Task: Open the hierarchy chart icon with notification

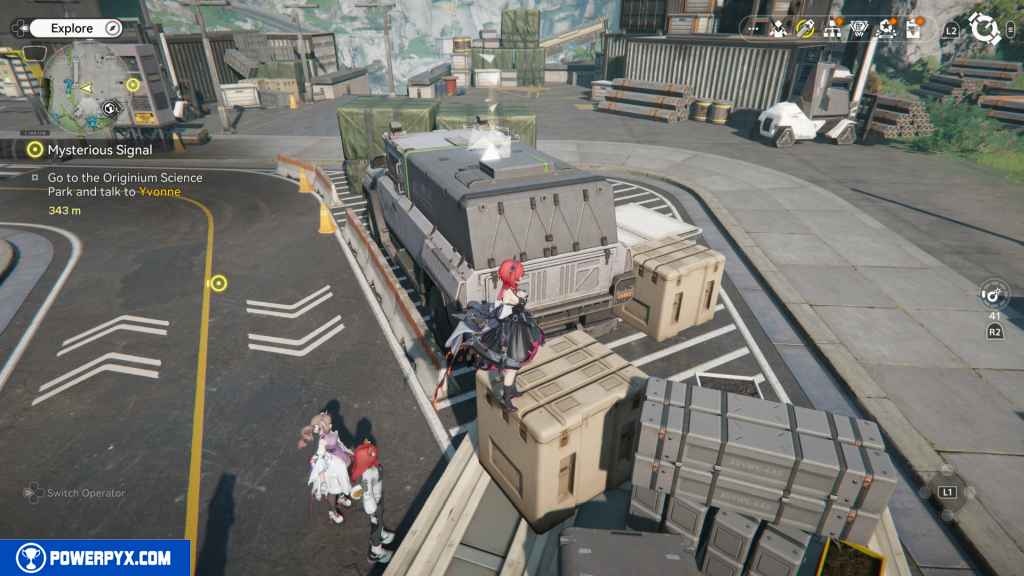Action: [x=832, y=29]
